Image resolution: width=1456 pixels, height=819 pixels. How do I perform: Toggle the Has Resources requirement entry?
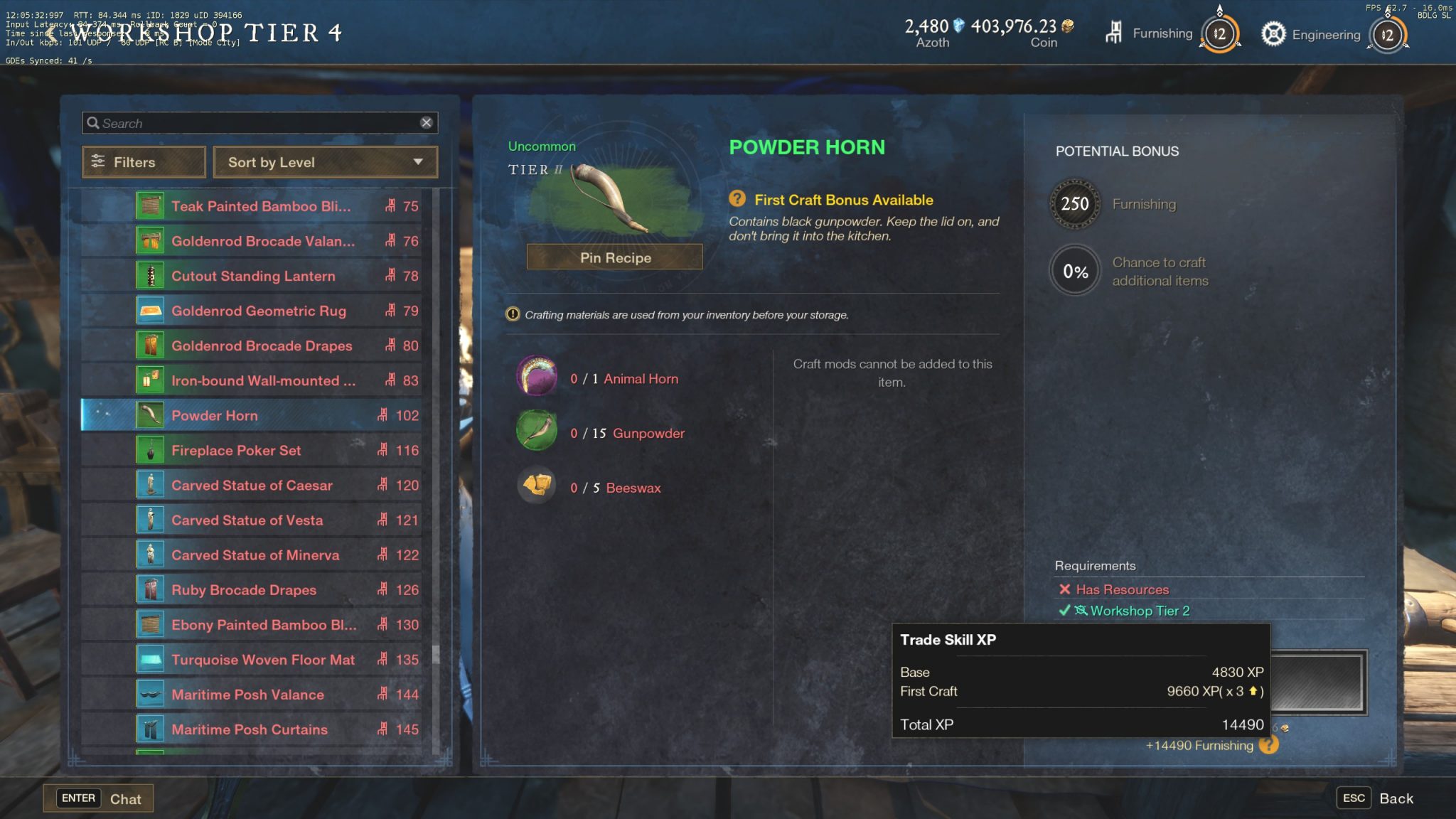pyautogui.click(x=1115, y=589)
